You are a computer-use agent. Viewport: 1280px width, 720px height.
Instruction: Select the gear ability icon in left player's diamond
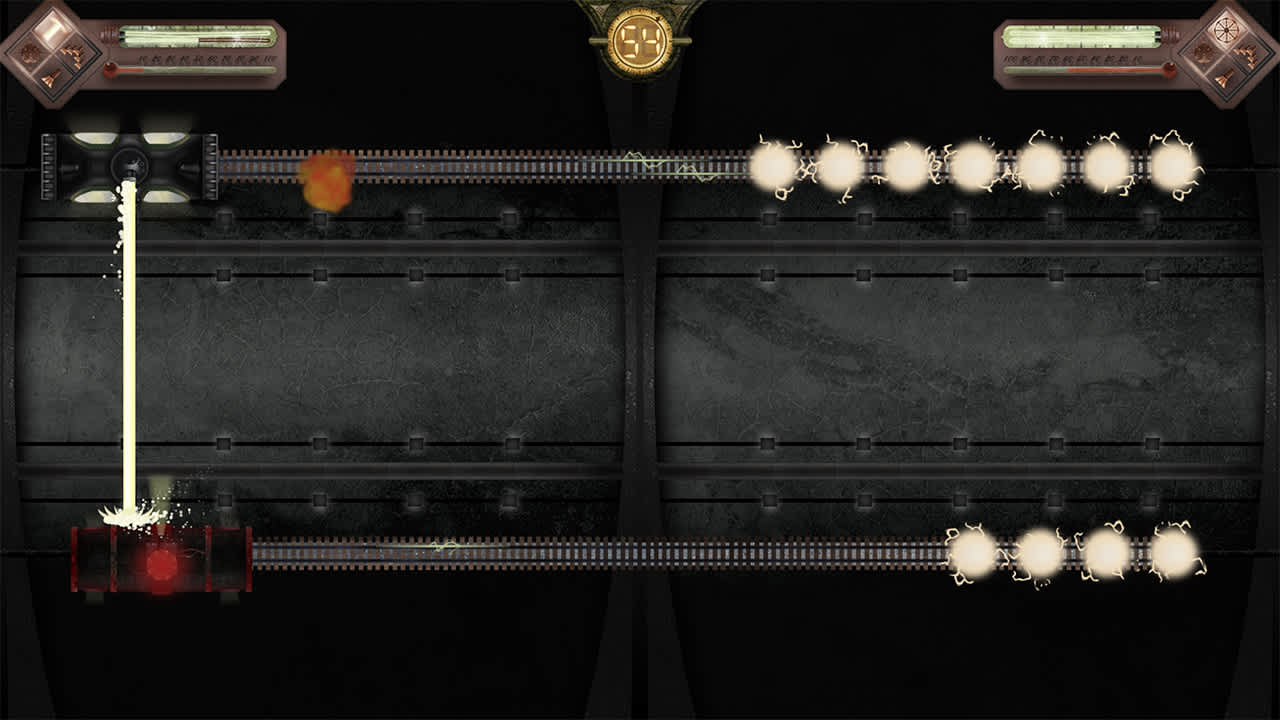(28, 53)
